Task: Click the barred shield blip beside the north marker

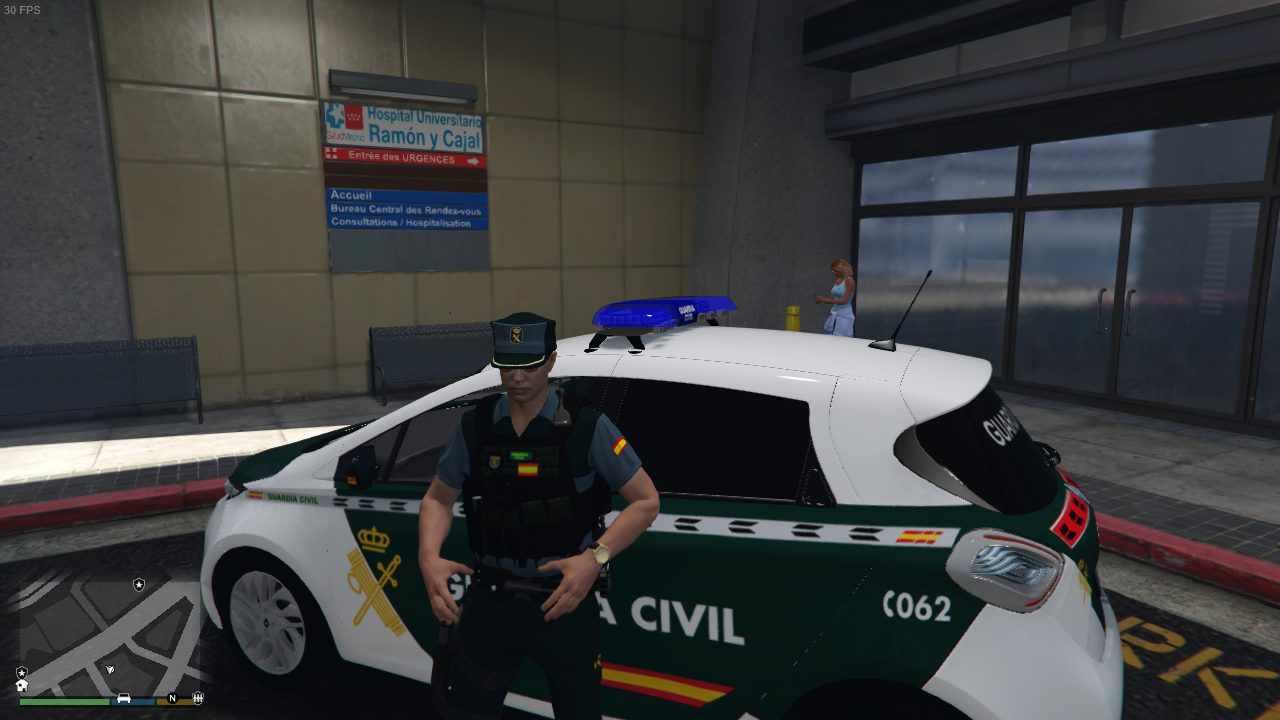Action: [x=198, y=697]
